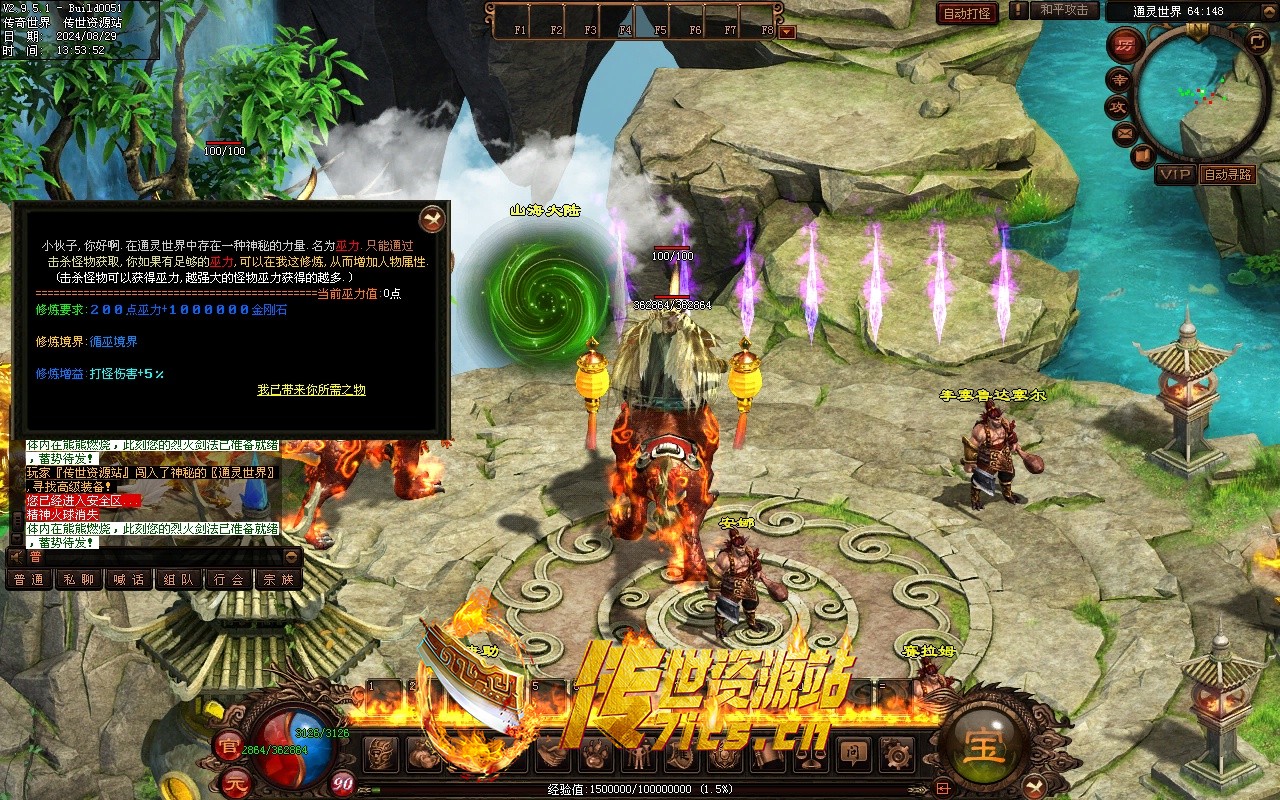
Task: Click the minimap's swap arrows button
Action: (1257, 41)
